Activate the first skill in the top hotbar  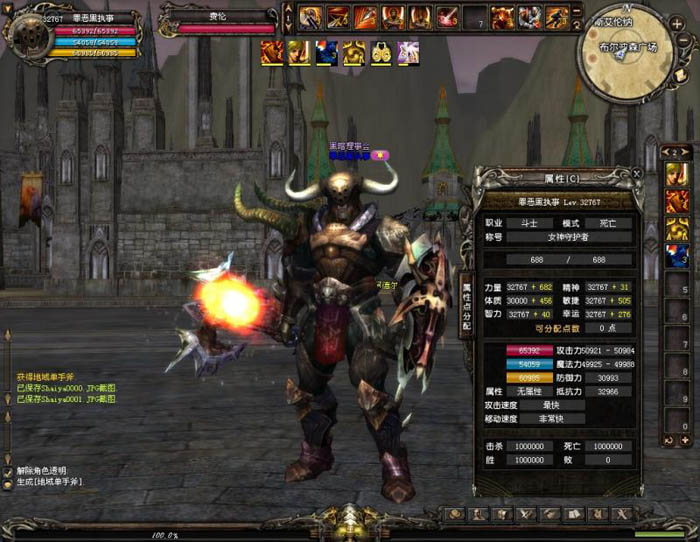311,17
